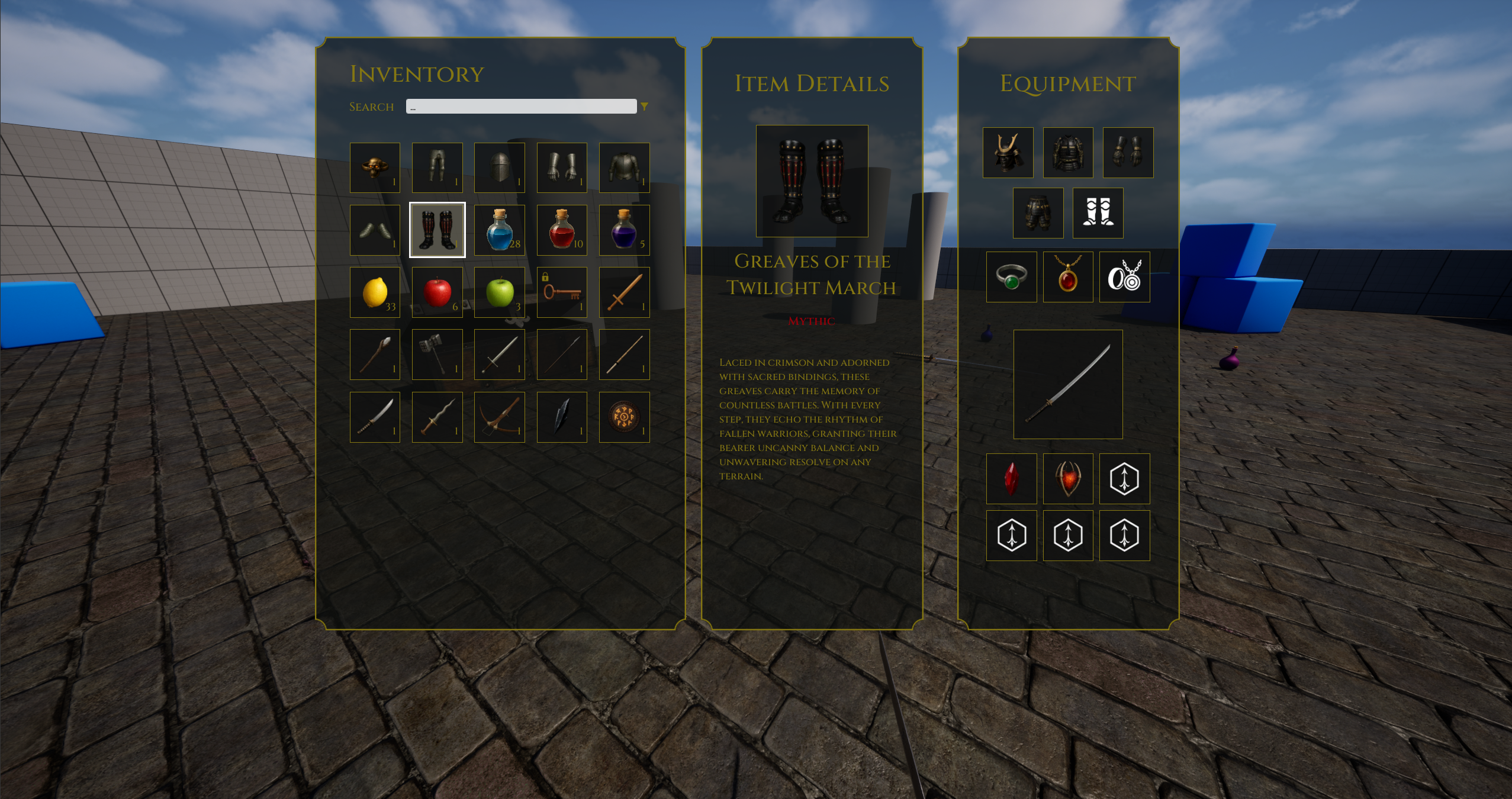The width and height of the screenshot is (1512, 799).
Task: Select the blue potion stack
Action: coord(499,230)
